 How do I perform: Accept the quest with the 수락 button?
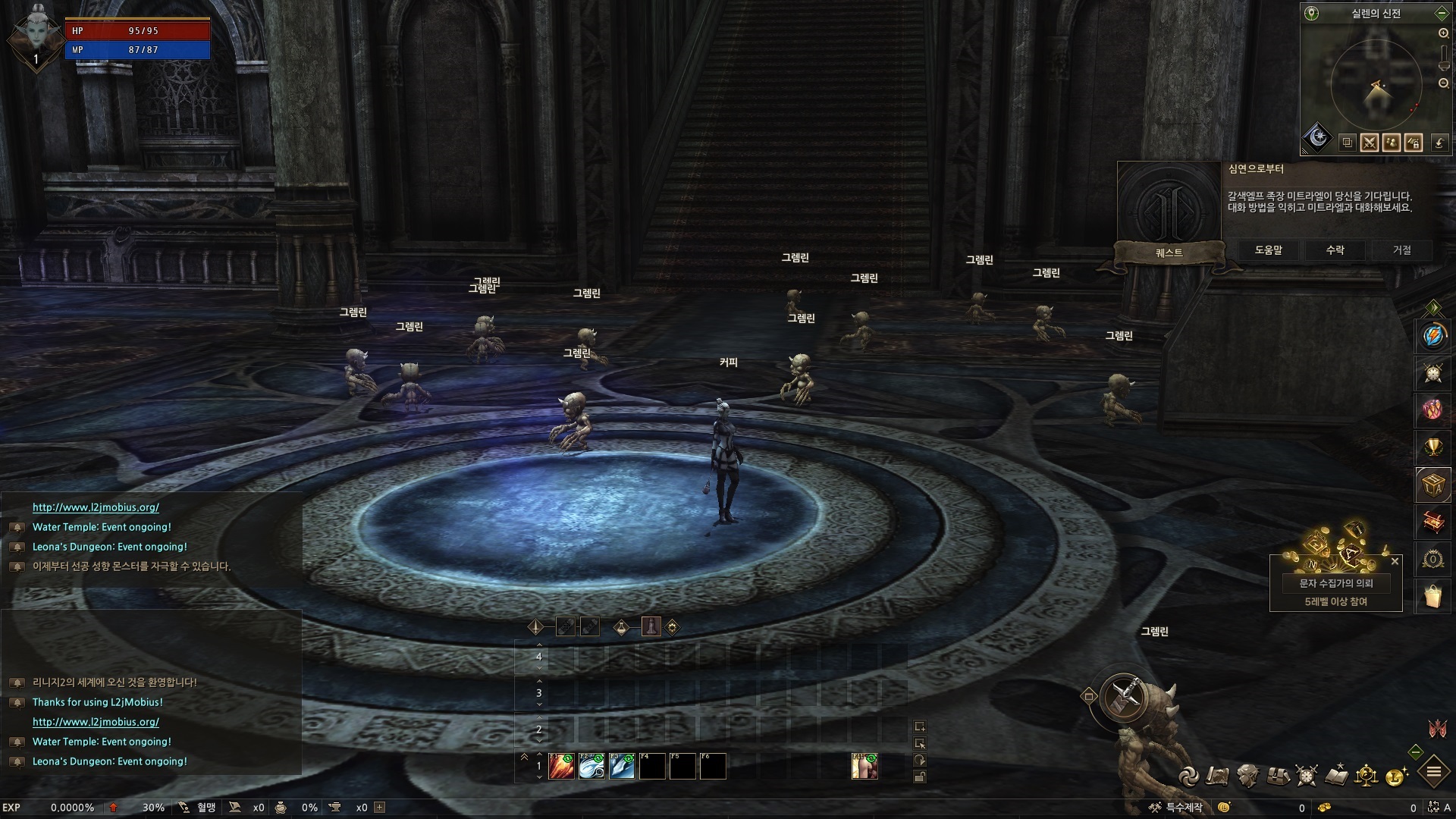tap(1335, 250)
